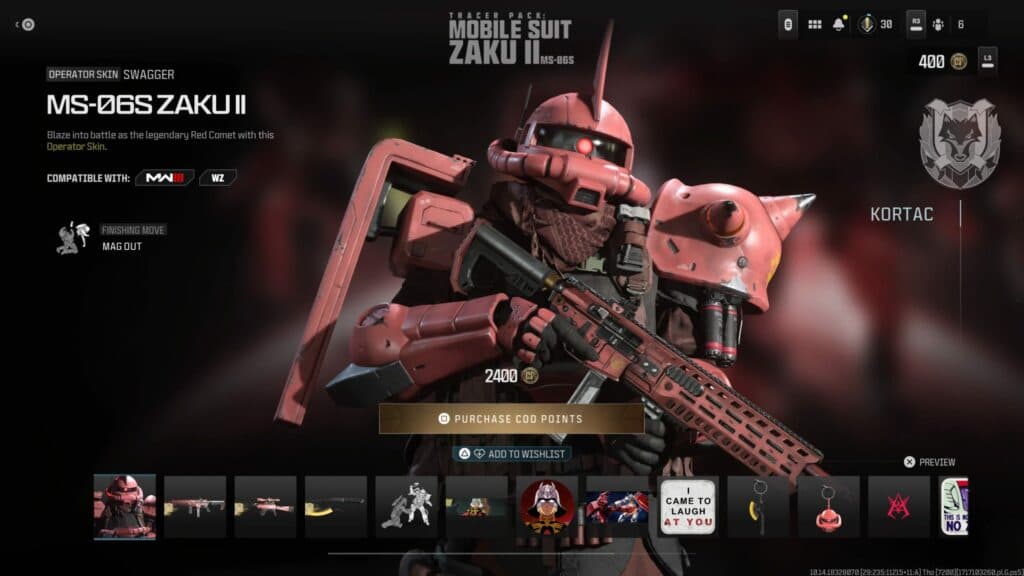Image resolution: width=1024 pixels, height=576 pixels.
Task: Select the red and blue calling card thumbnail
Action: [617, 506]
